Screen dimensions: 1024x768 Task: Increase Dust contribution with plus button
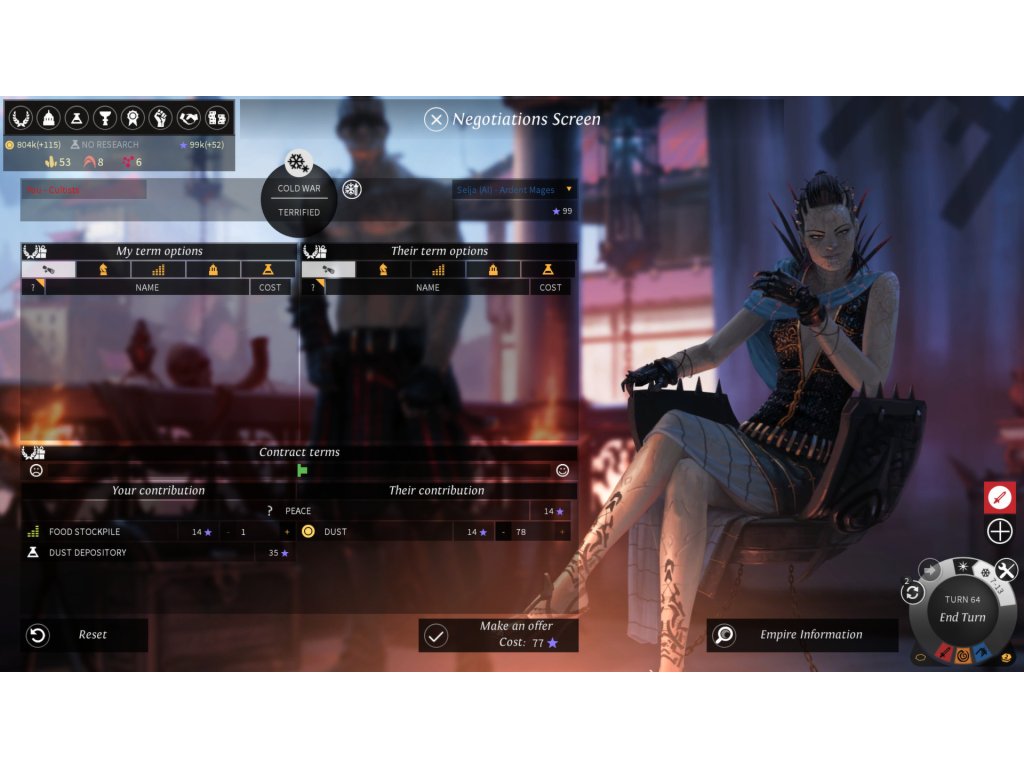click(x=563, y=532)
